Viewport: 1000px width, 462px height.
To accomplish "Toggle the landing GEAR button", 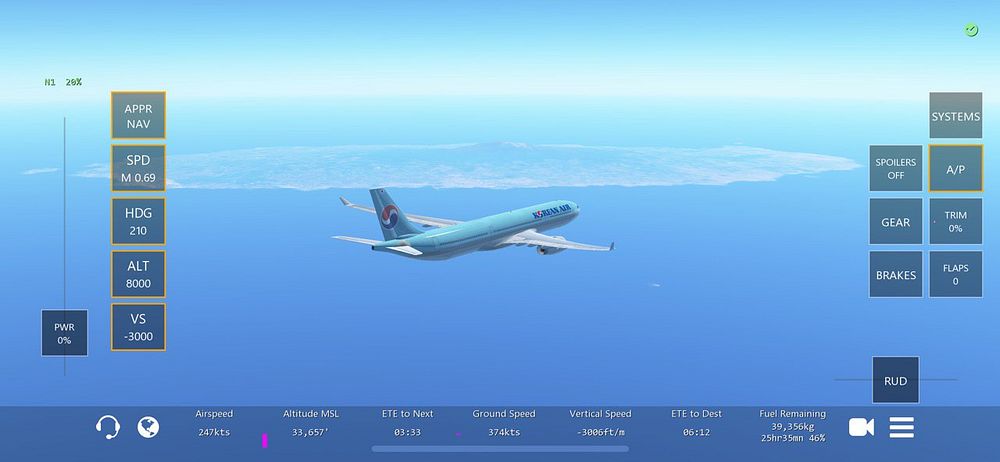I will click(x=895, y=222).
